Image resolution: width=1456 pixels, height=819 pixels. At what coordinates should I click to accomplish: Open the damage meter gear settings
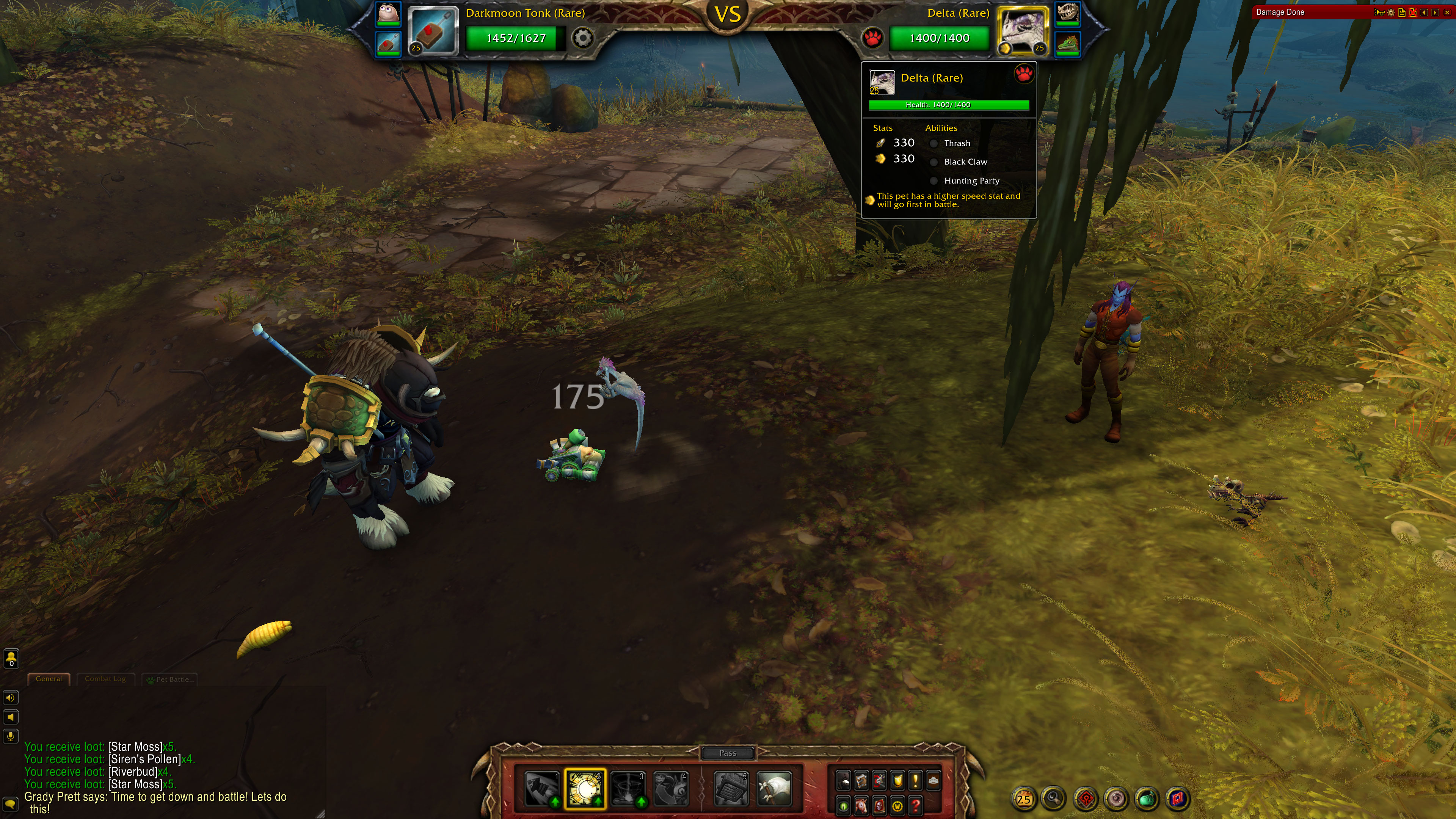1391,13
